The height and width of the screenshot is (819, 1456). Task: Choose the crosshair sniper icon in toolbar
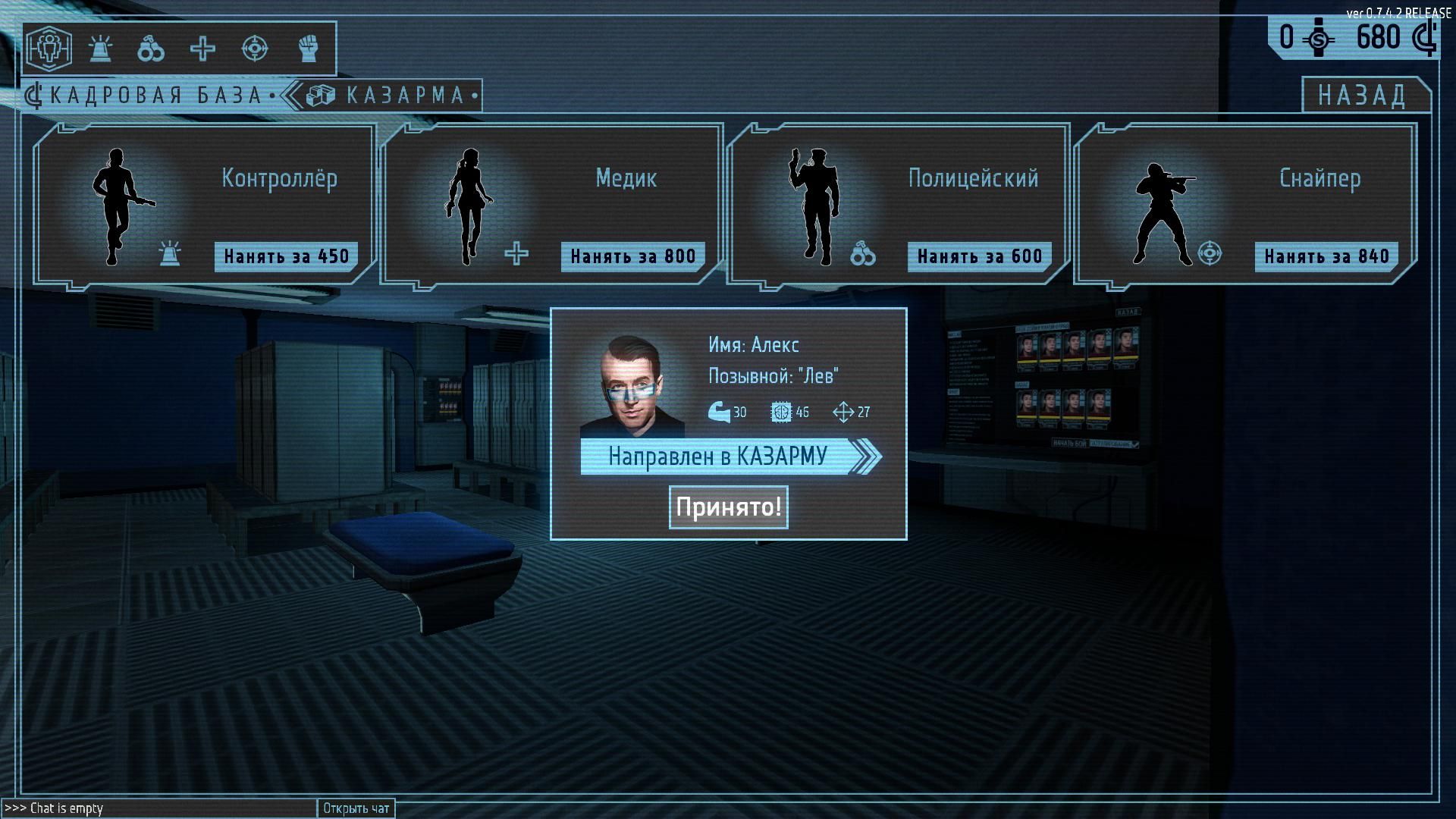coord(254,49)
